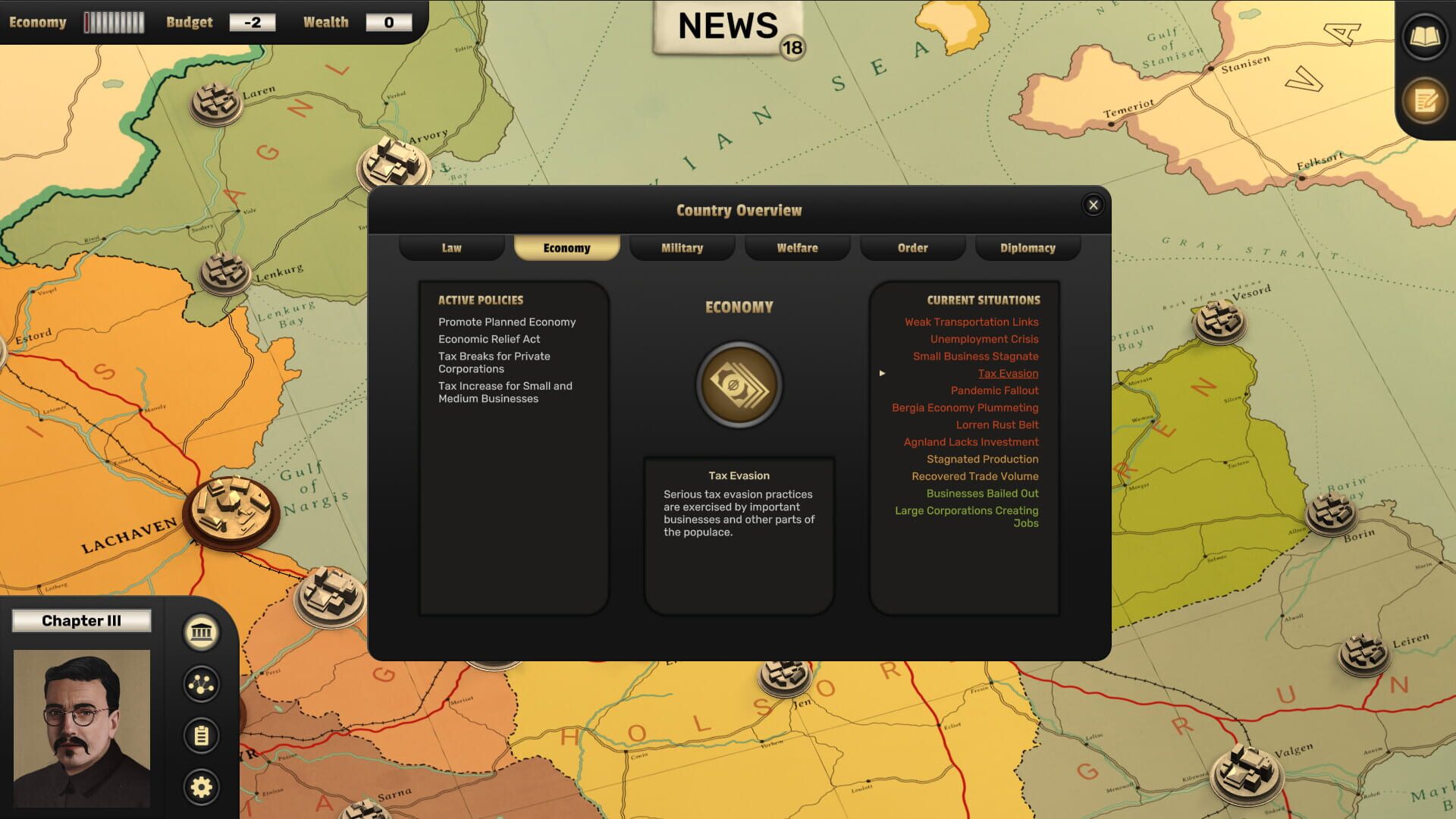Select the Lorren Rust Belt situation
The image size is (1456, 819).
click(x=997, y=425)
